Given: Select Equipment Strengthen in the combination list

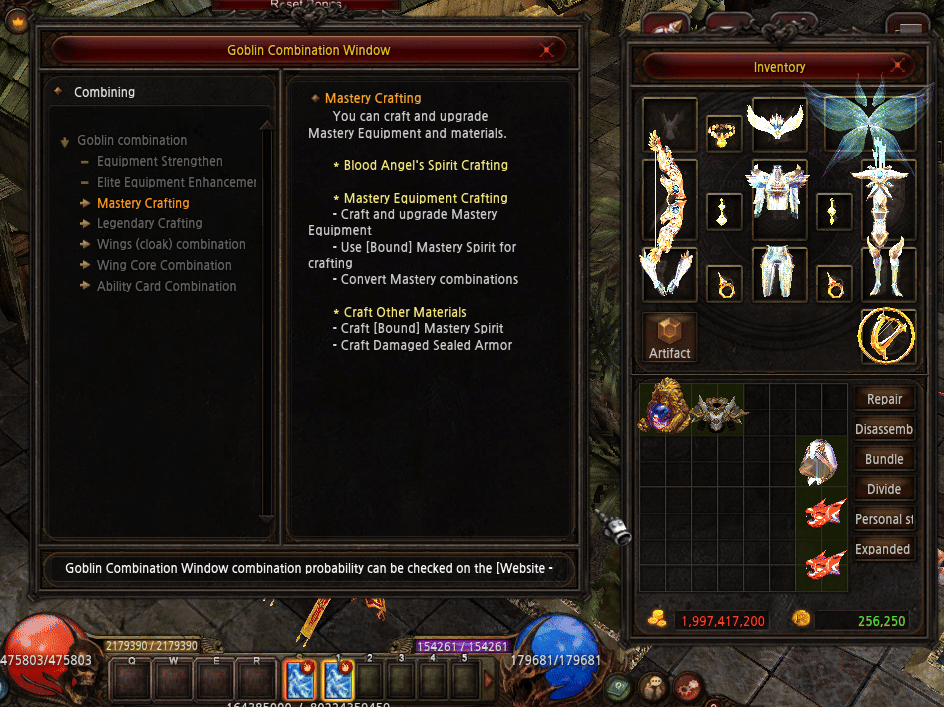Looking at the screenshot, I should (x=159, y=161).
